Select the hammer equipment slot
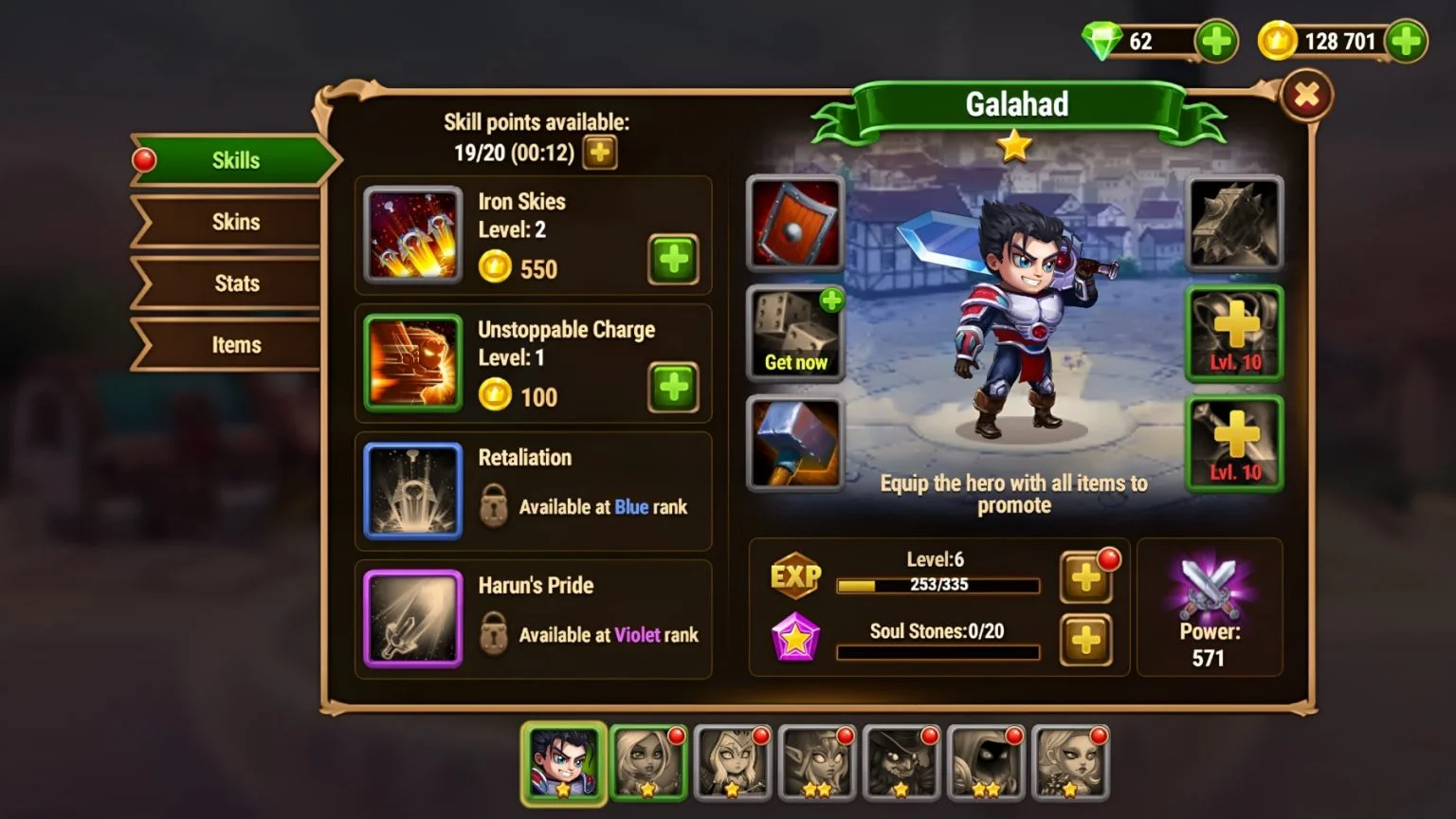The image size is (1456, 819). (x=795, y=444)
